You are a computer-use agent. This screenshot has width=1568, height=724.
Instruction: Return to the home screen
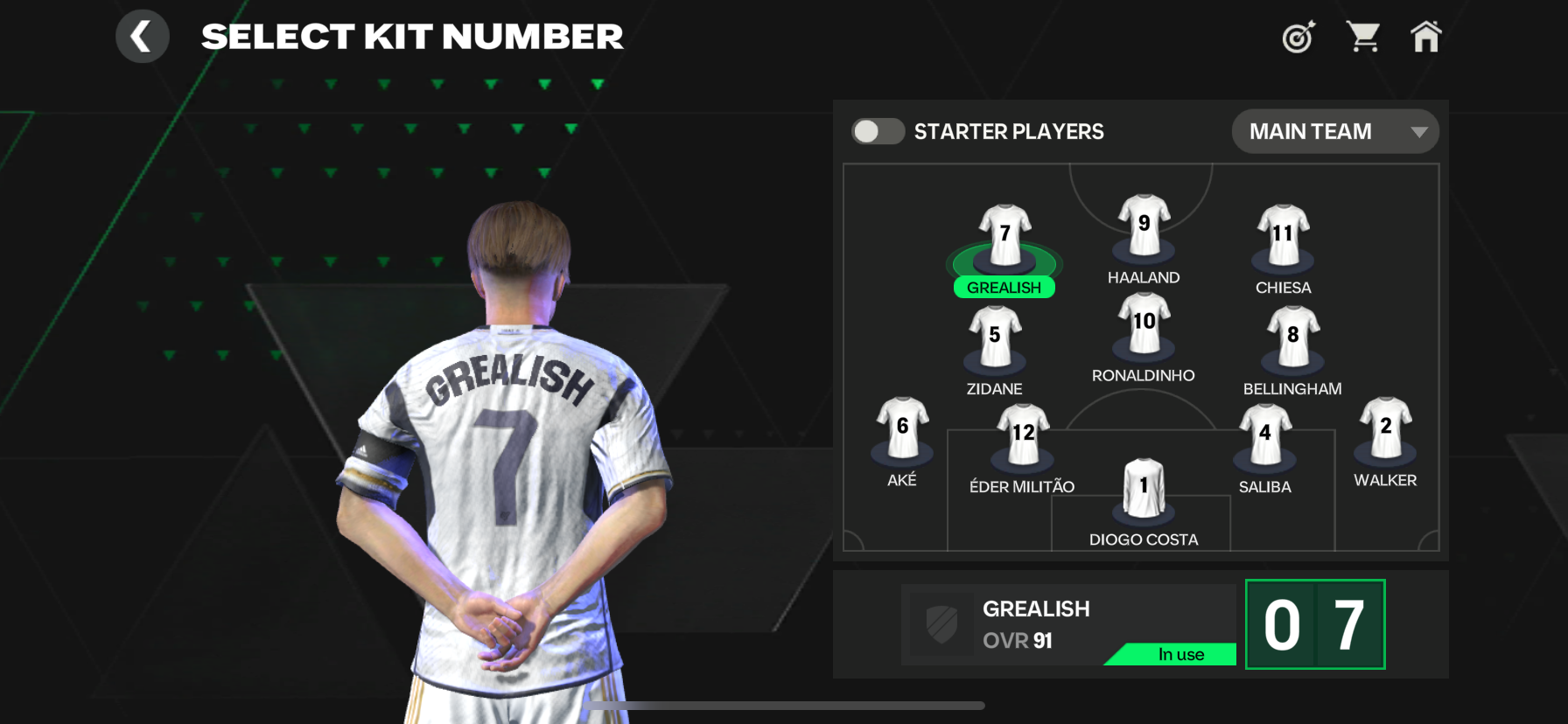[1425, 37]
